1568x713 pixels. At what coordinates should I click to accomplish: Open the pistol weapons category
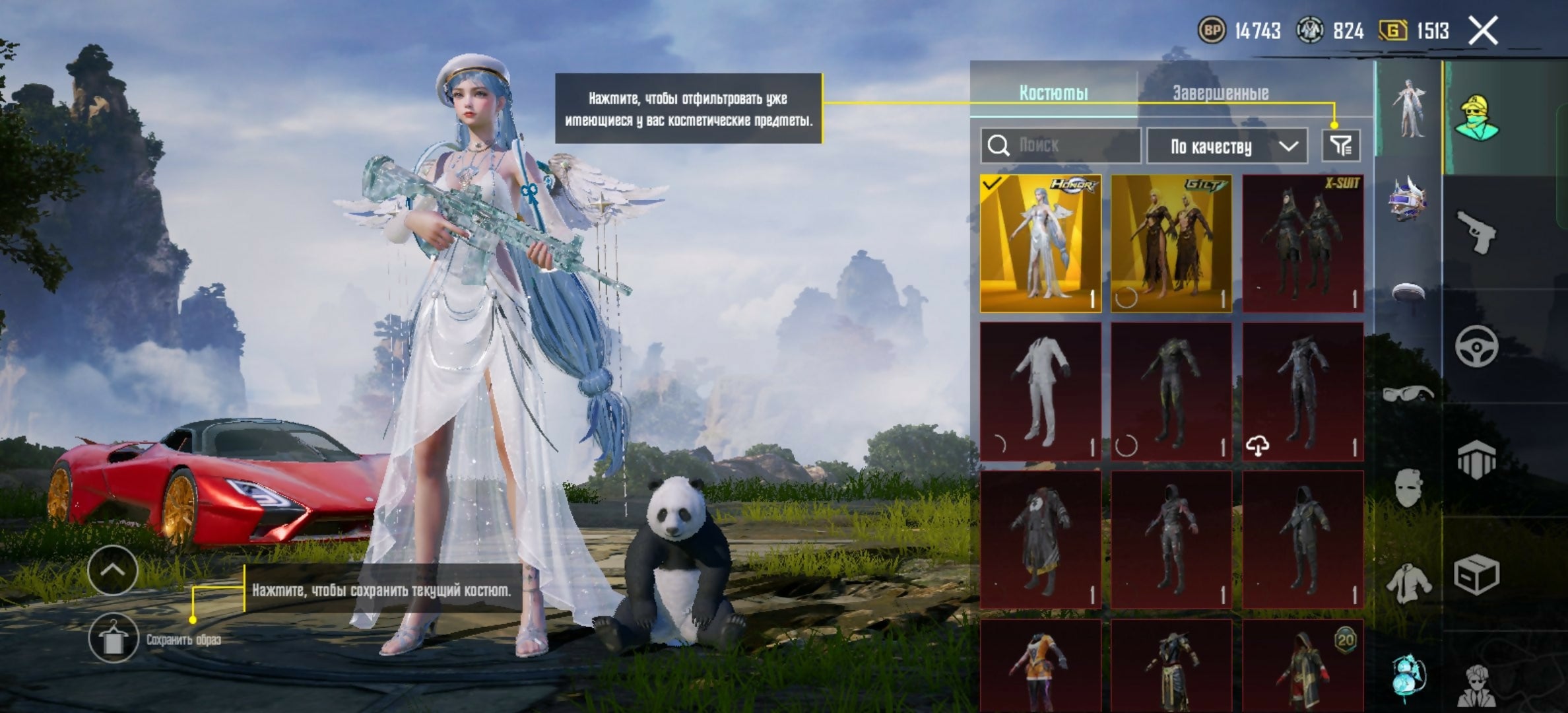(x=1476, y=232)
